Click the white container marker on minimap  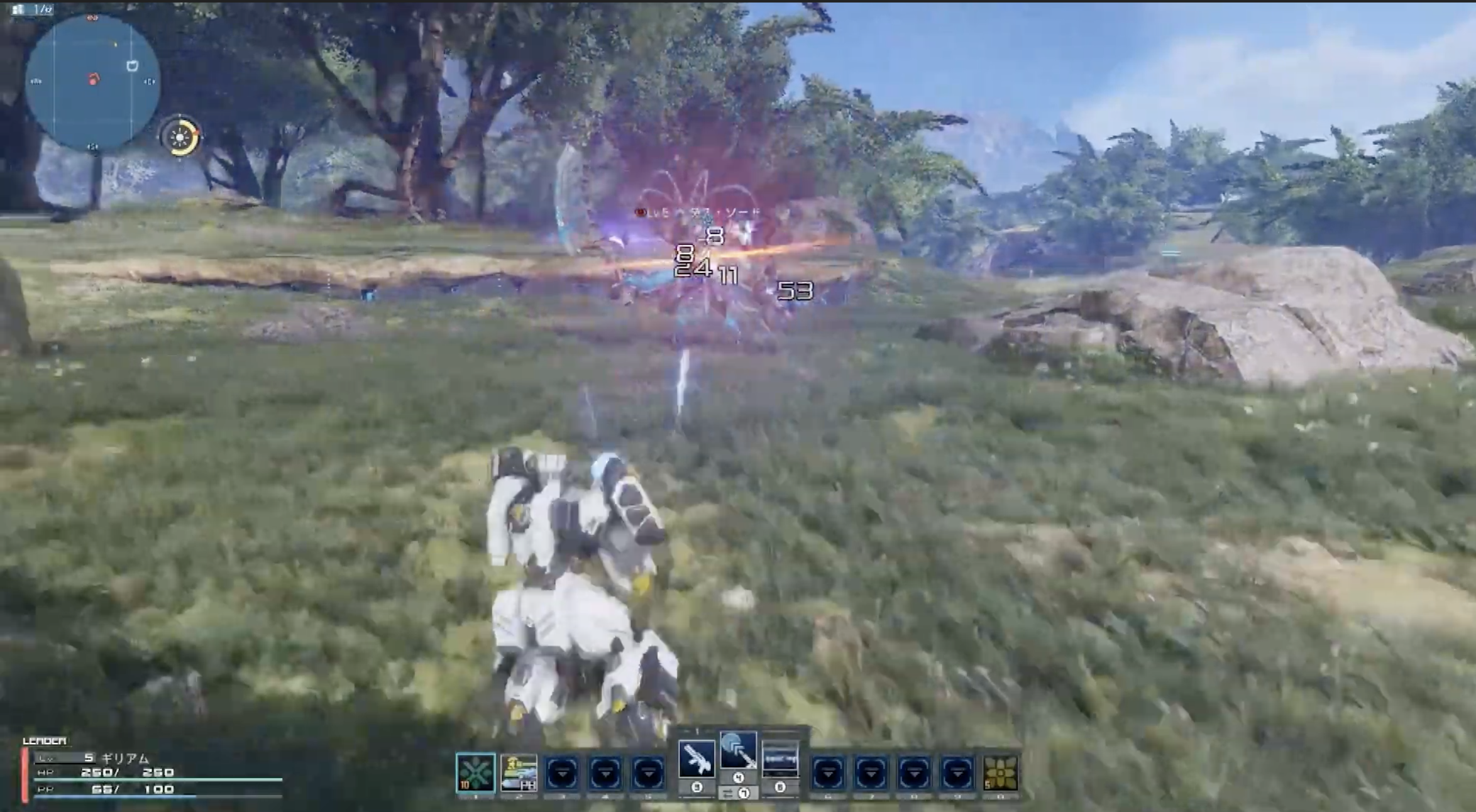[132, 65]
